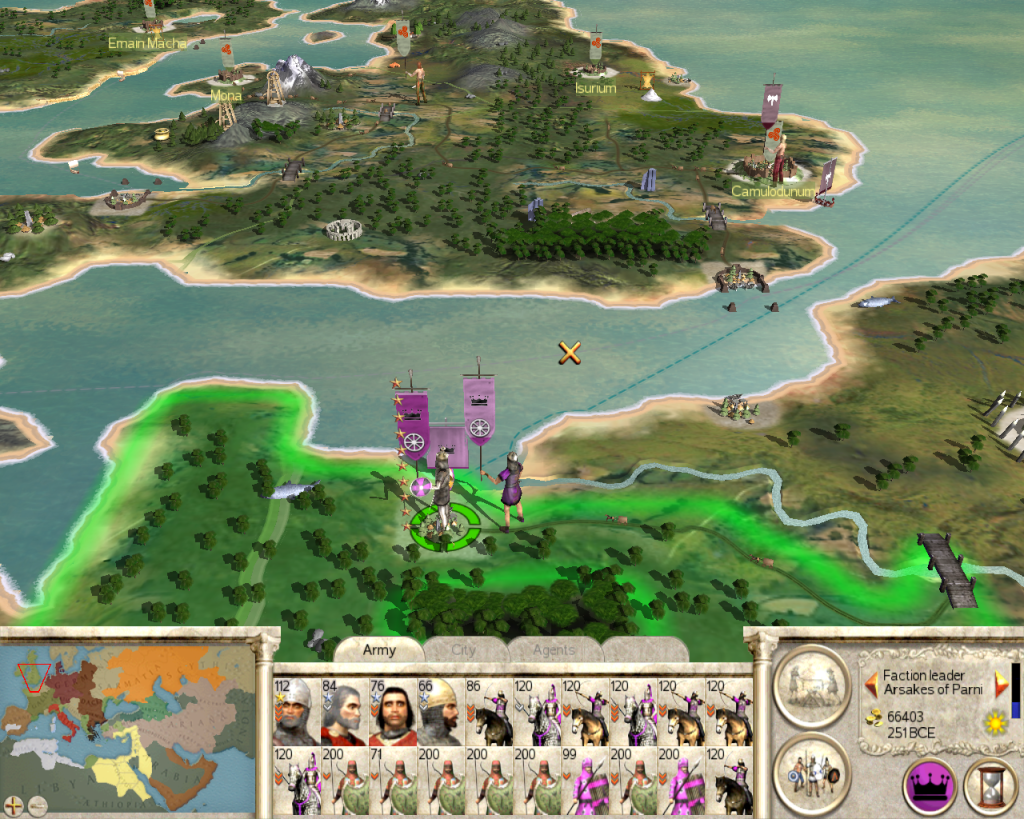
Task: Switch to the Agents tab
Action: click(x=553, y=650)
